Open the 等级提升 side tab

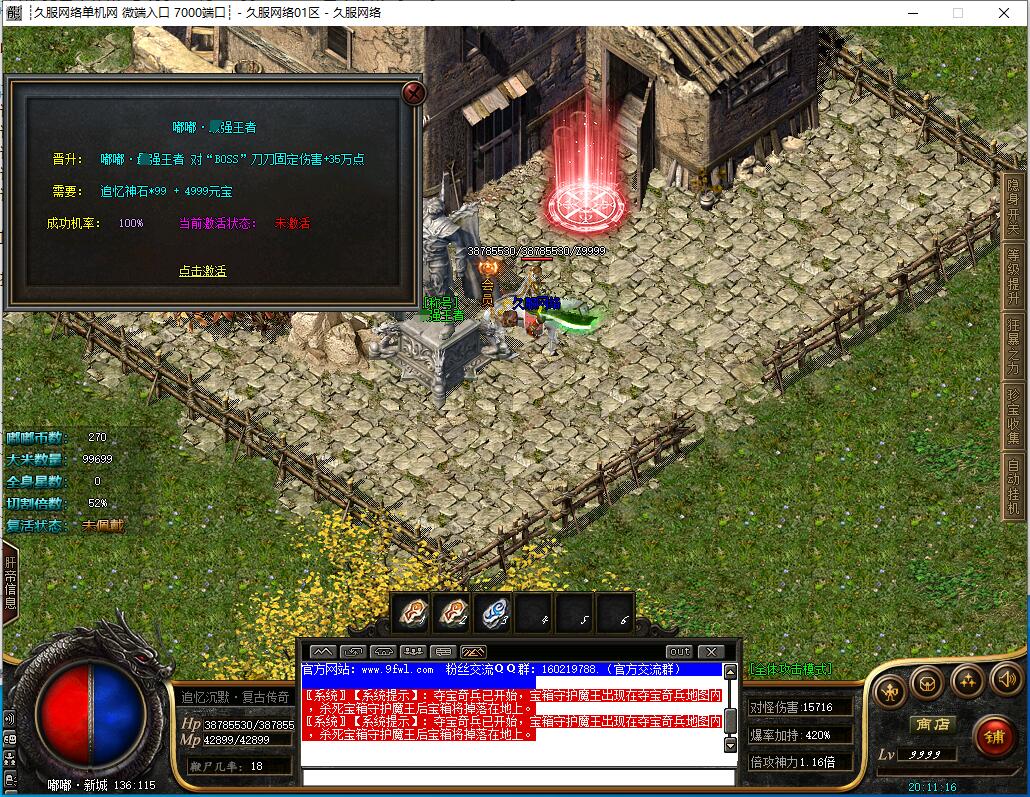click(1014, 275)
